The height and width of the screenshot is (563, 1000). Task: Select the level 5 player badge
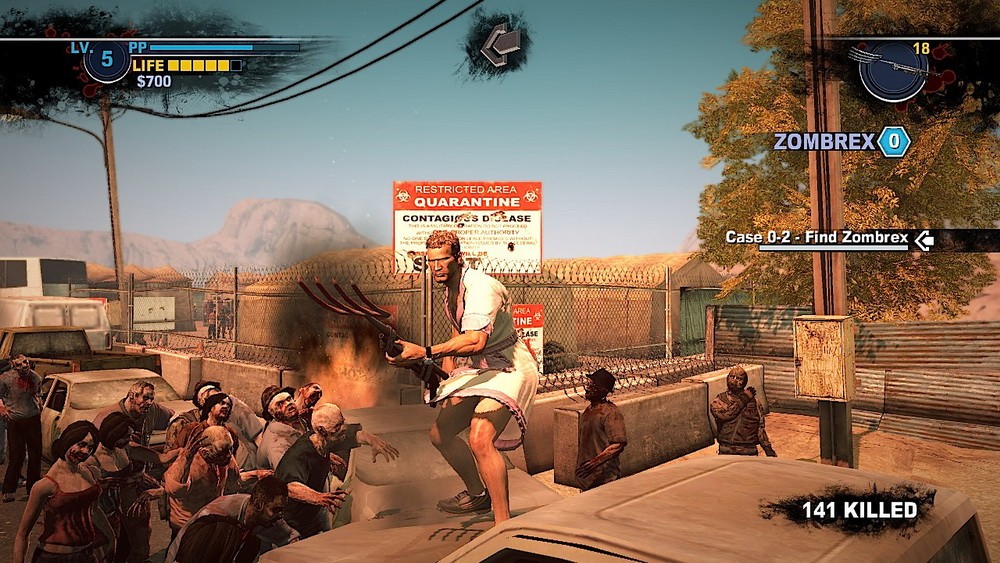click(106, 60)
